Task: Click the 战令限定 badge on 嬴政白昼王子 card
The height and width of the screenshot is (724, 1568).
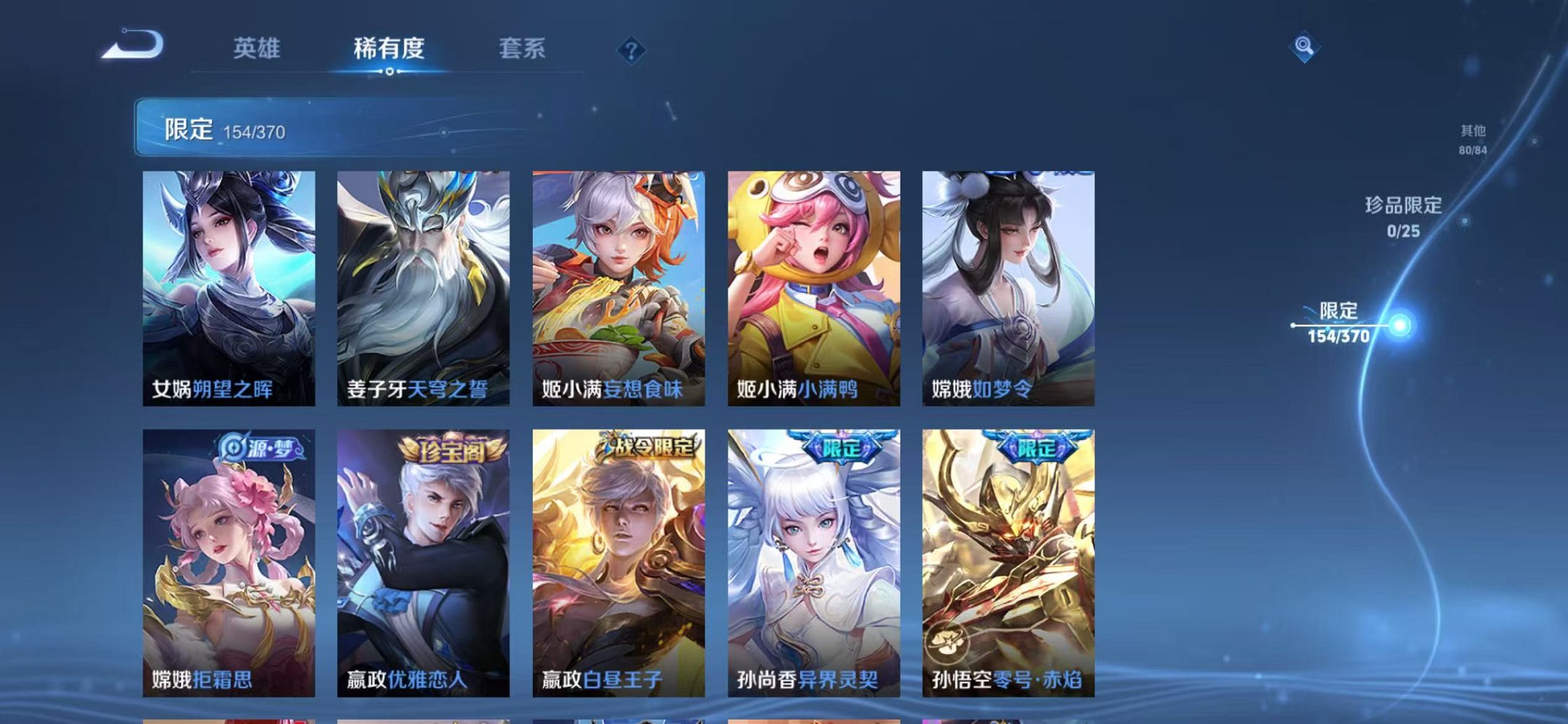Action: (647, 446)
